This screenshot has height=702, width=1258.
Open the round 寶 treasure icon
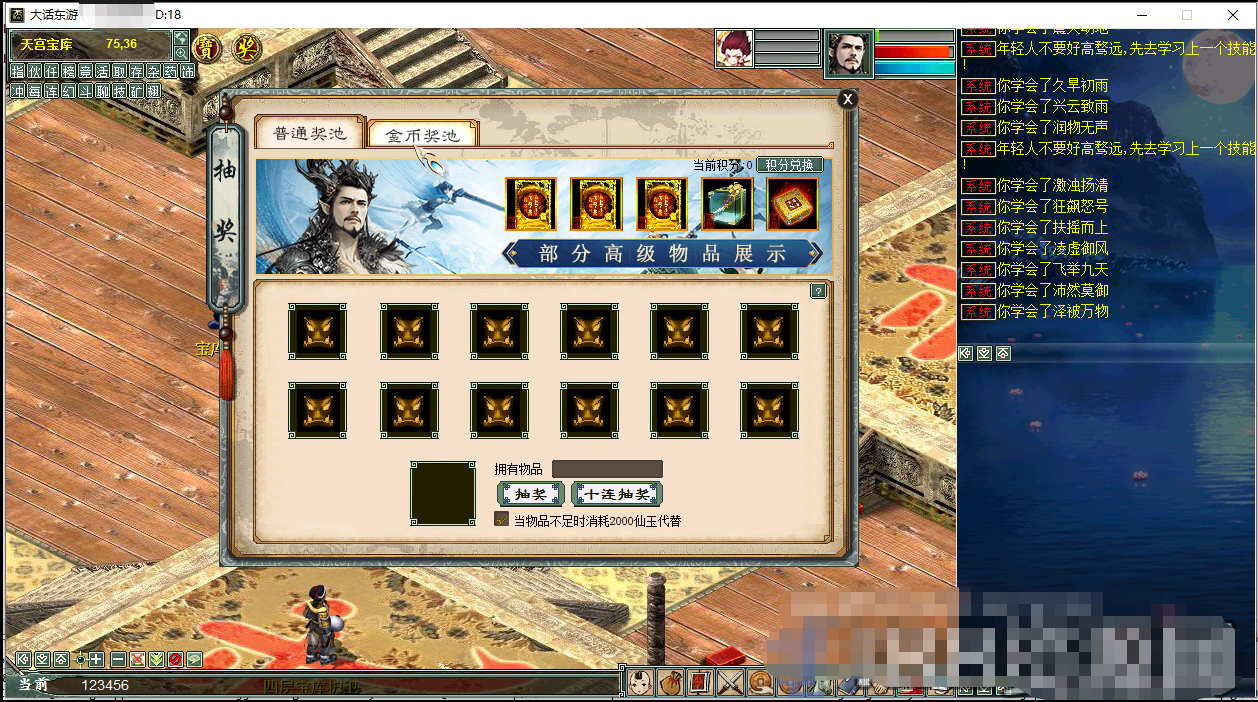pyautogui.click(x=206, y=47)
